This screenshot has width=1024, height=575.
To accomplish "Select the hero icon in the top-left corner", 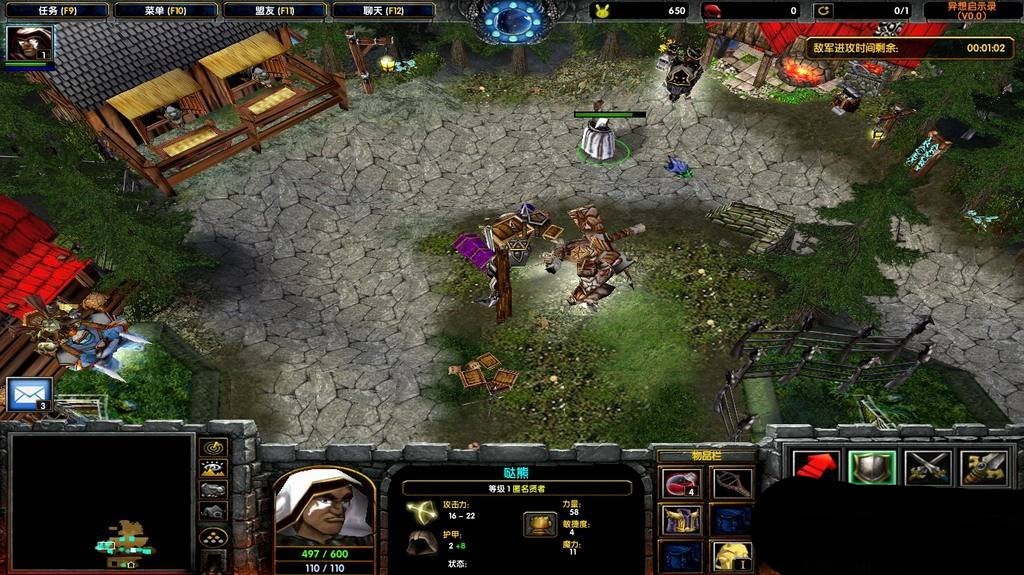I will click(x=29, y=44).
